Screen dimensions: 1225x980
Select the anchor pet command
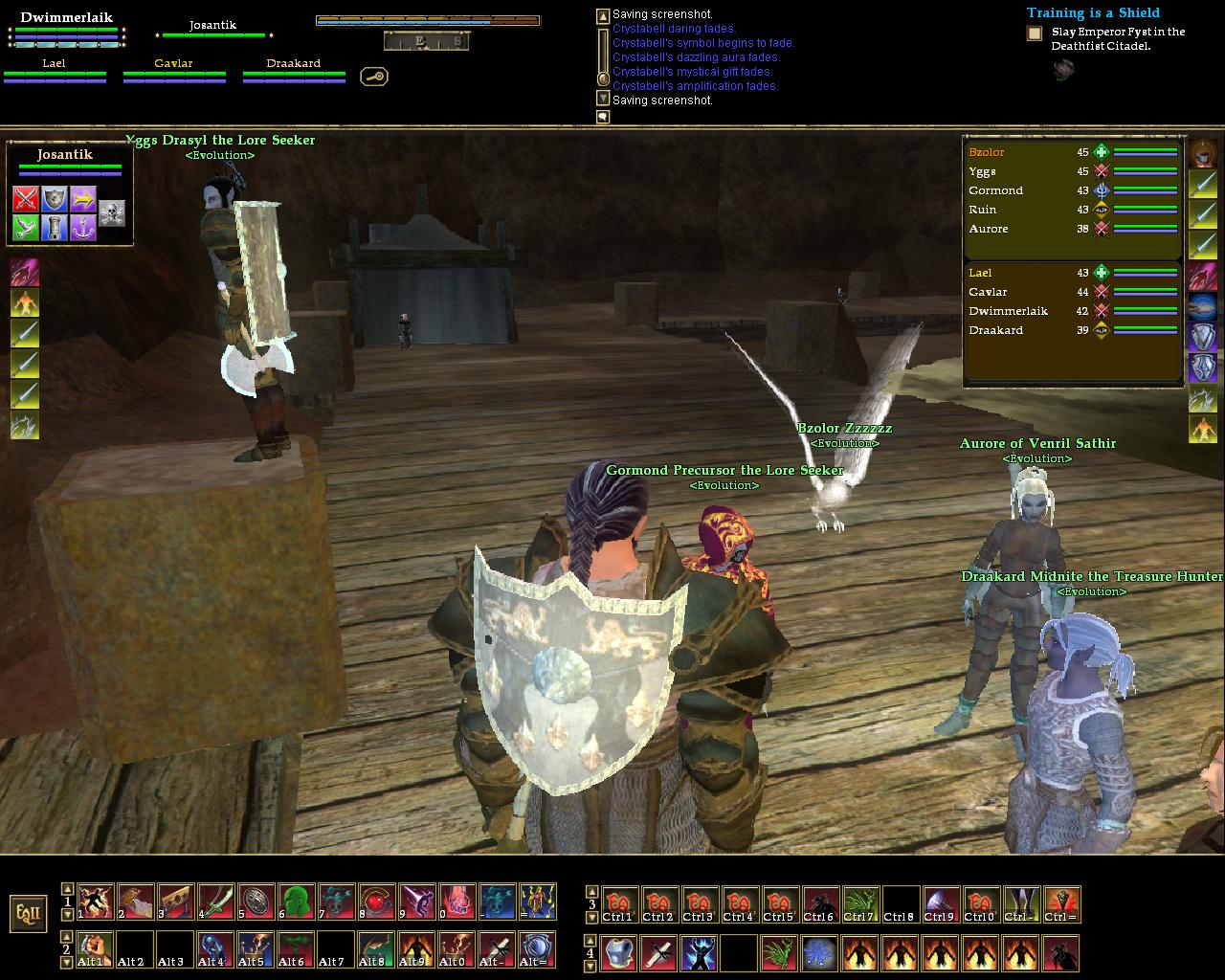click(x=83, y=228)
